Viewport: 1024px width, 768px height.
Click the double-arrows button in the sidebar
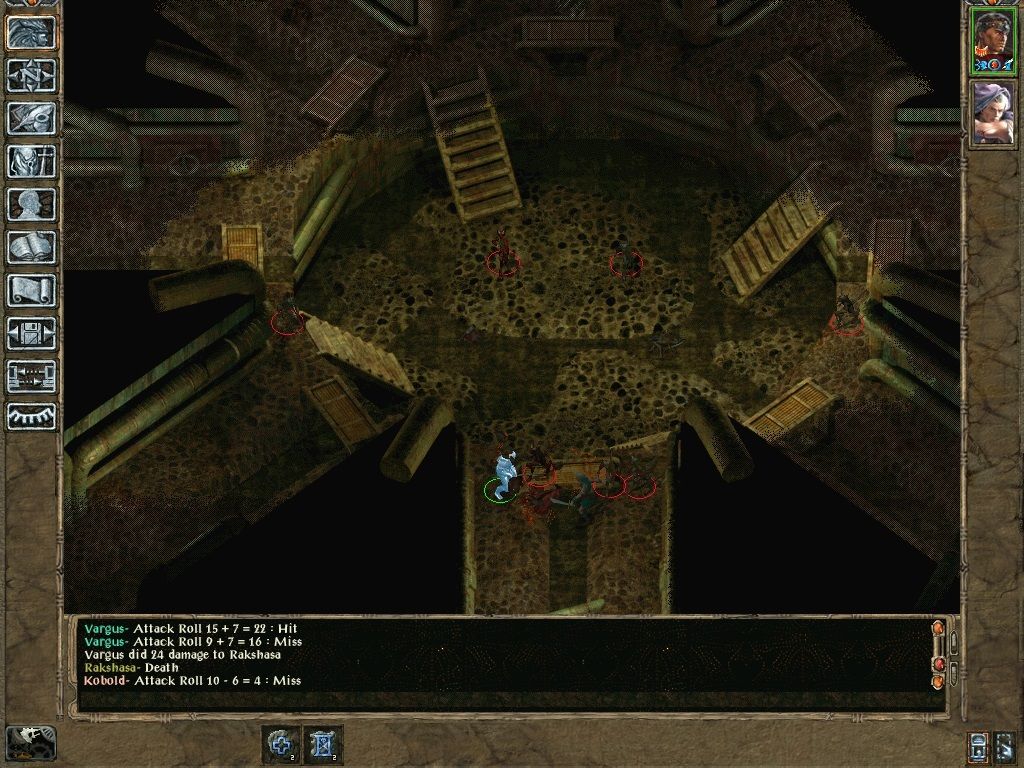[x=31, y=376]
